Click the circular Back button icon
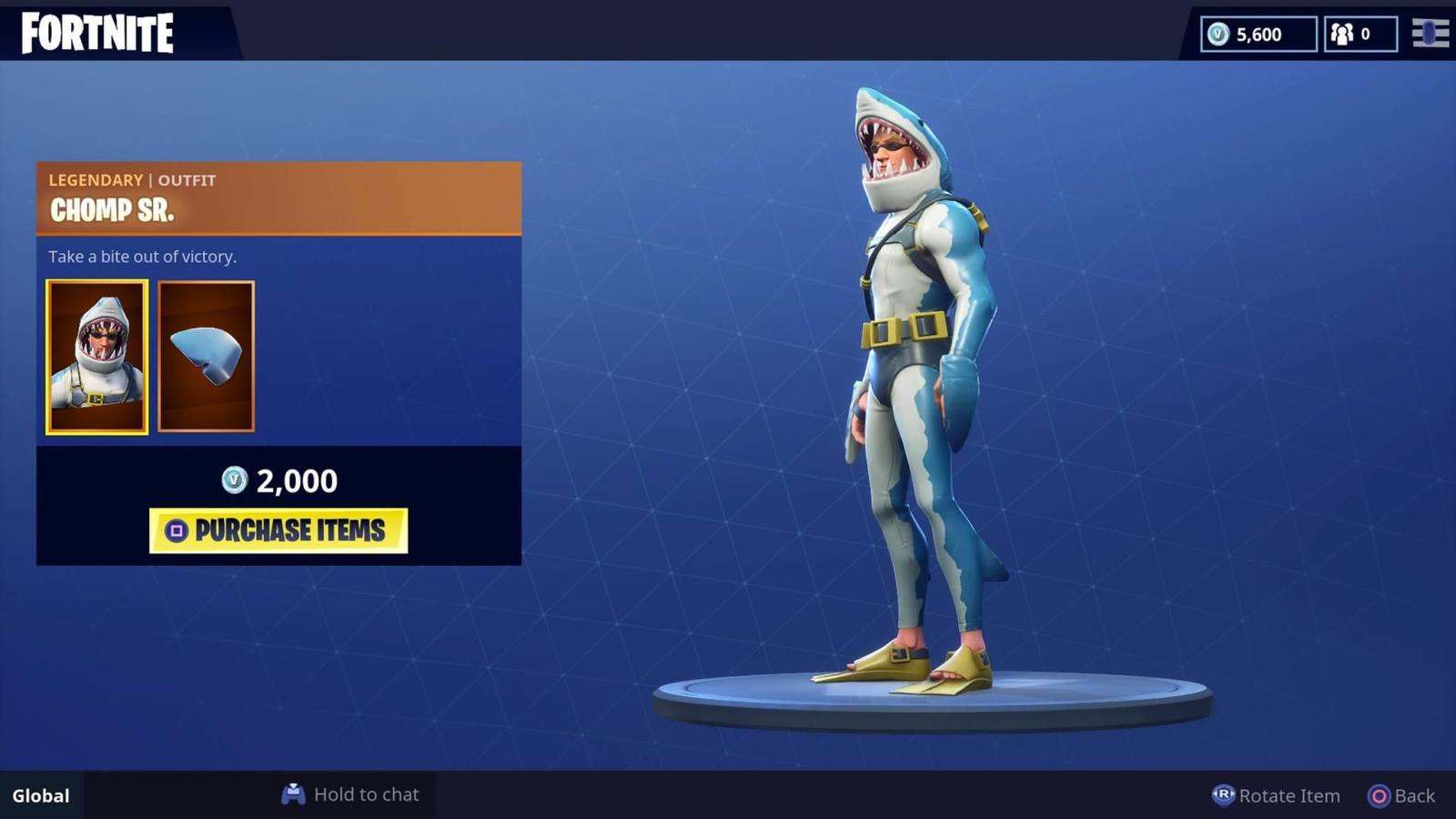1456x819 pixels. point(1380,795)
